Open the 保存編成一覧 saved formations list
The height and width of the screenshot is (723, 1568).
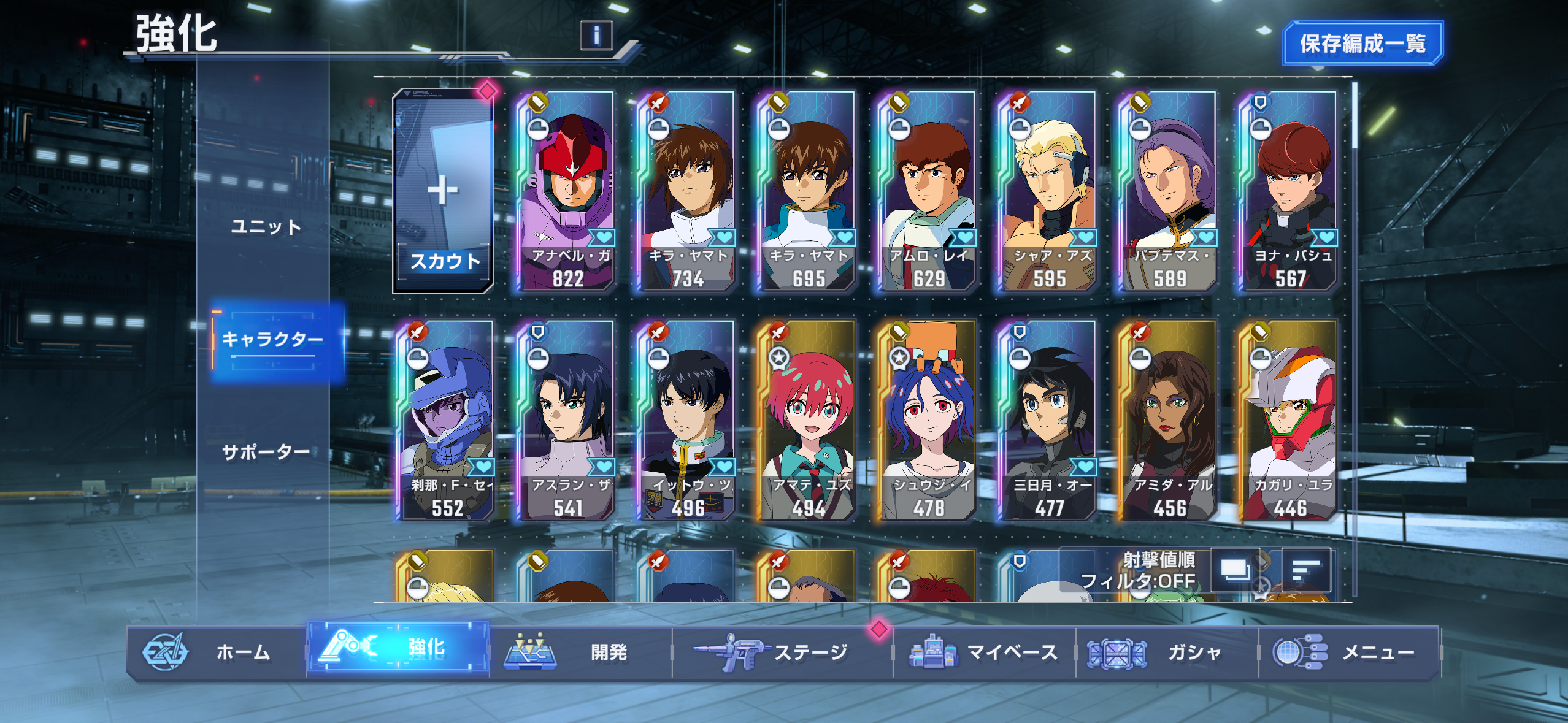click(1362, 43)
